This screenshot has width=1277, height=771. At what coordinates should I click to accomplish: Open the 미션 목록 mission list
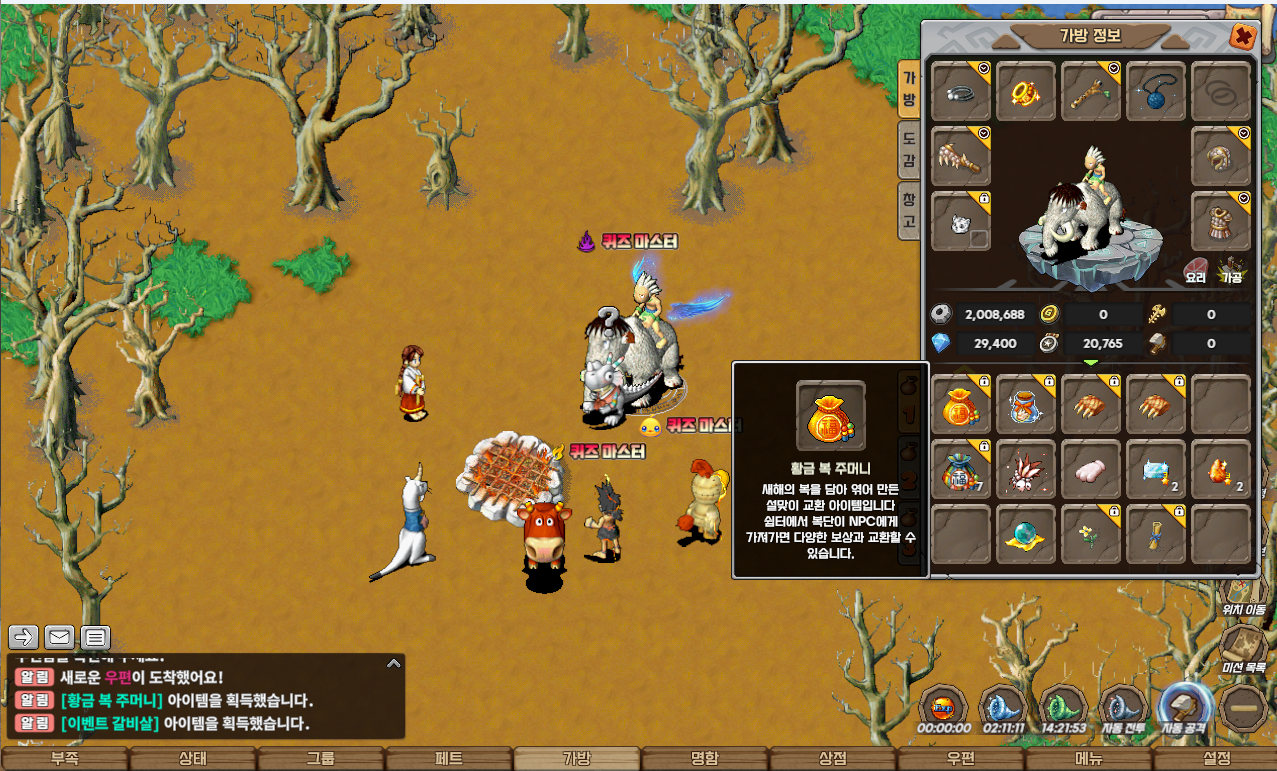[x=1244, y=650]
